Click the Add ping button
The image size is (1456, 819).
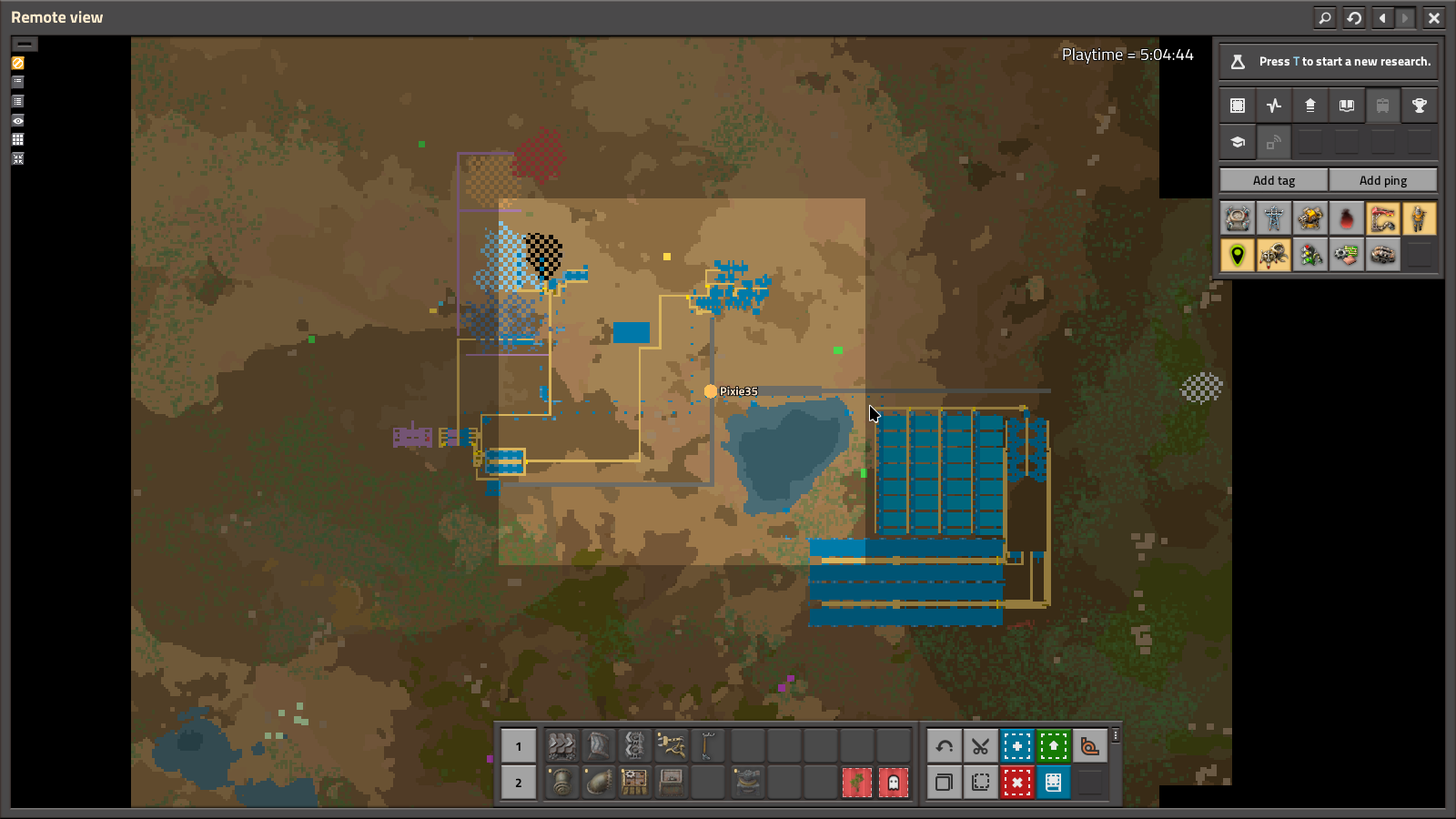1383,179
